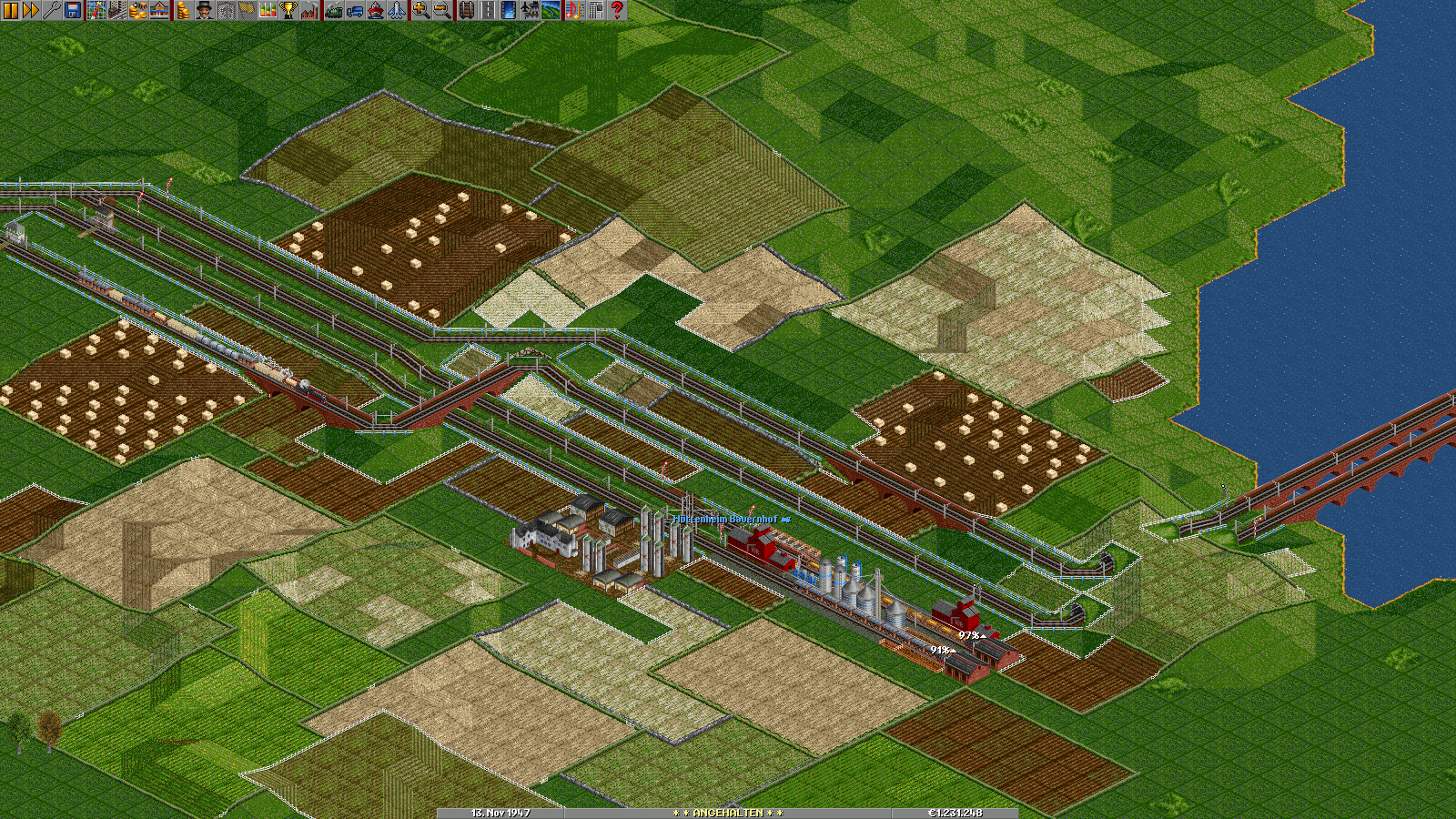Show the world map

[96, 10]
